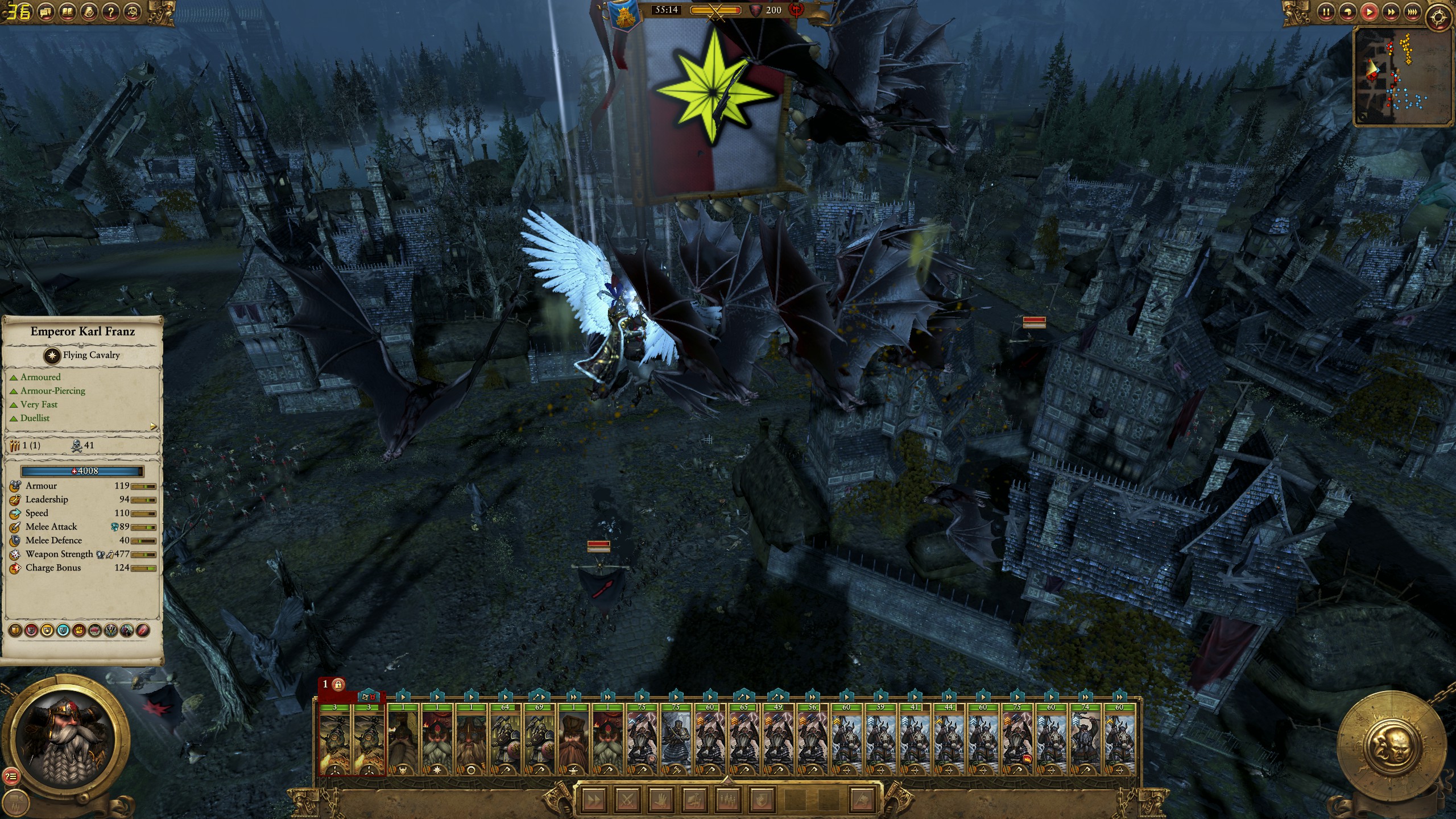
Task: Open the open-book encyclopedia button
Action: (68, 11)
